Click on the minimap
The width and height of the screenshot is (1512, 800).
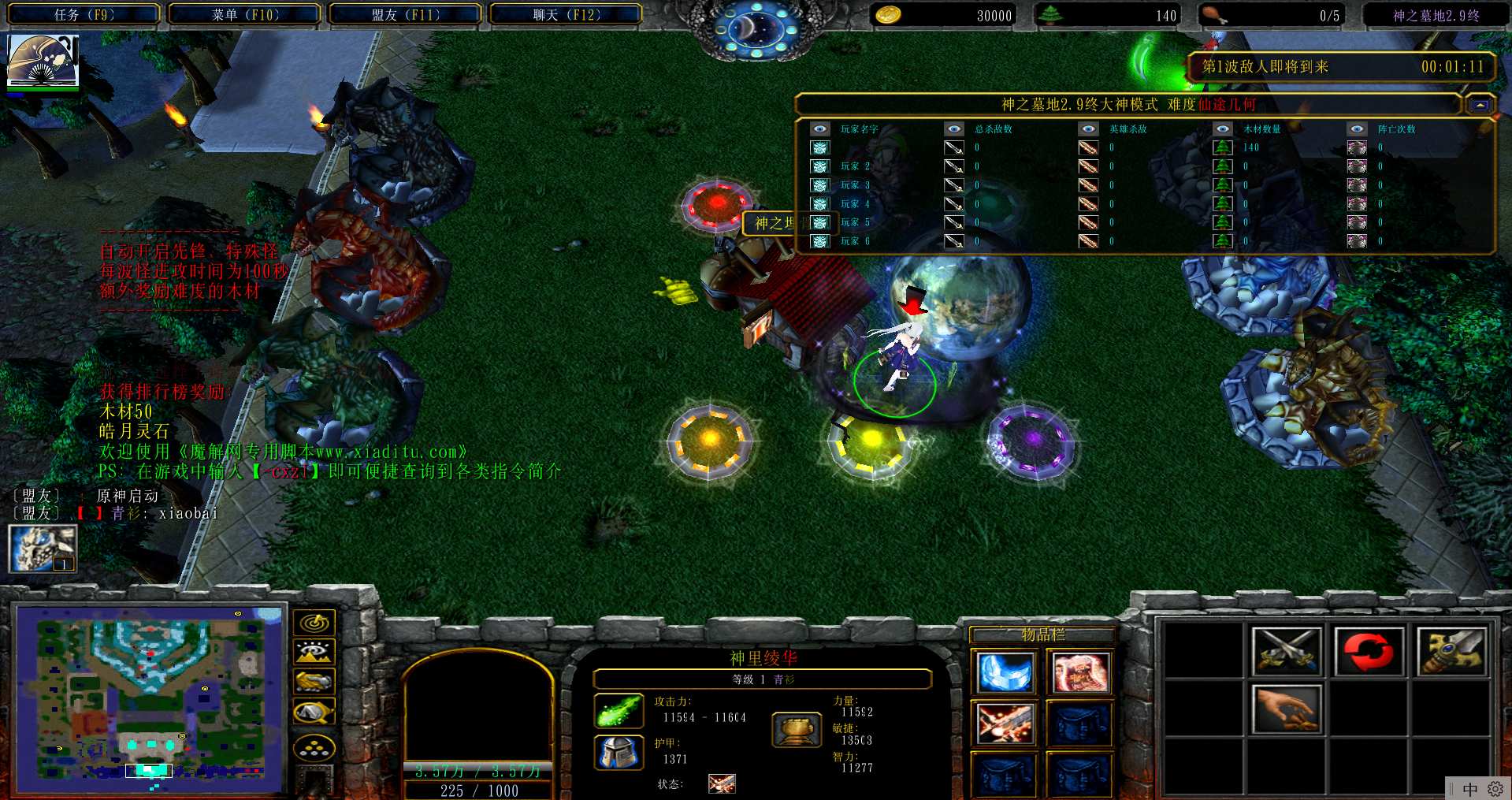[150, 698]
